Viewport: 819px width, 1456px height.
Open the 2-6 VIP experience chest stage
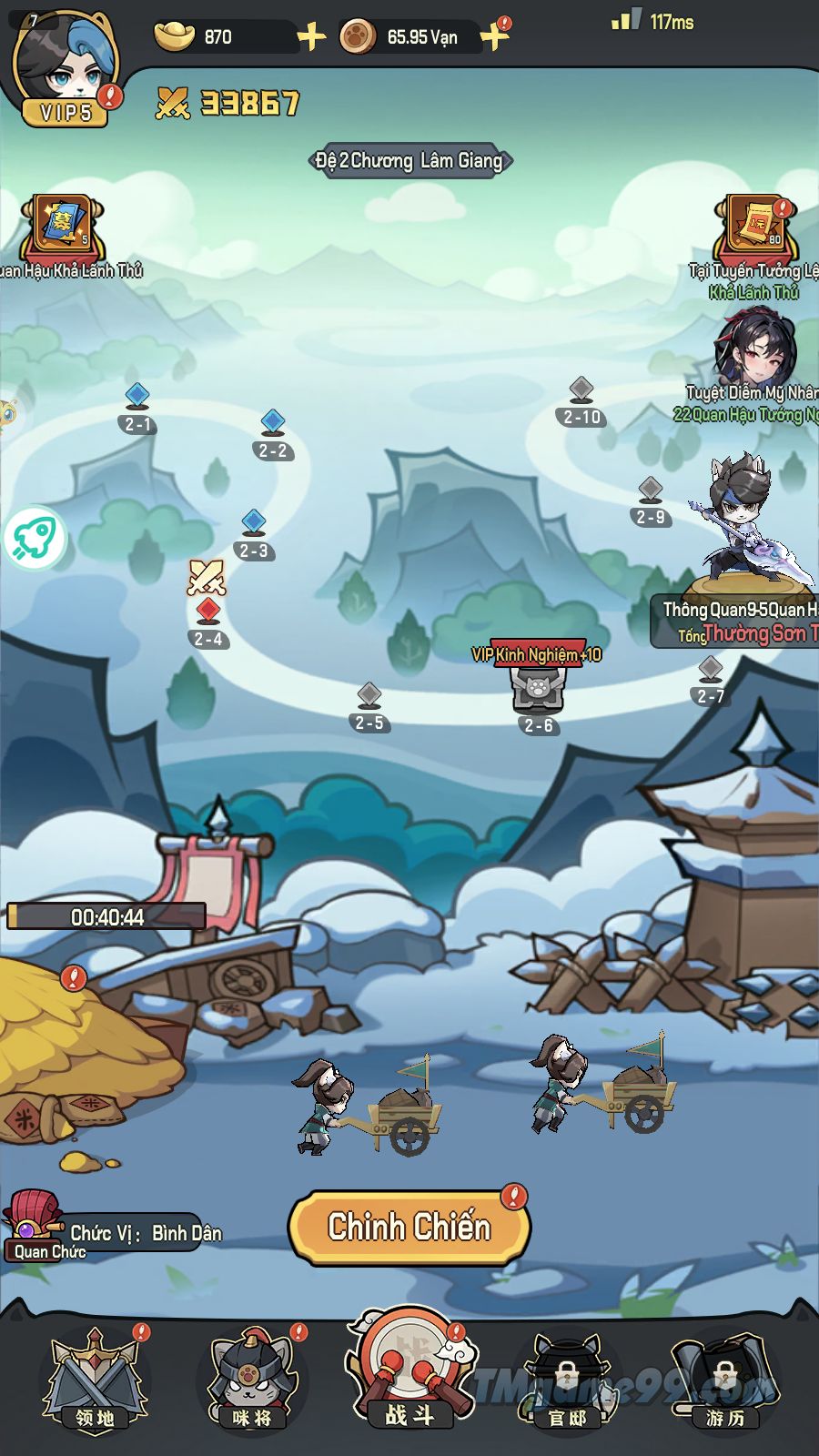click(539, 693)
